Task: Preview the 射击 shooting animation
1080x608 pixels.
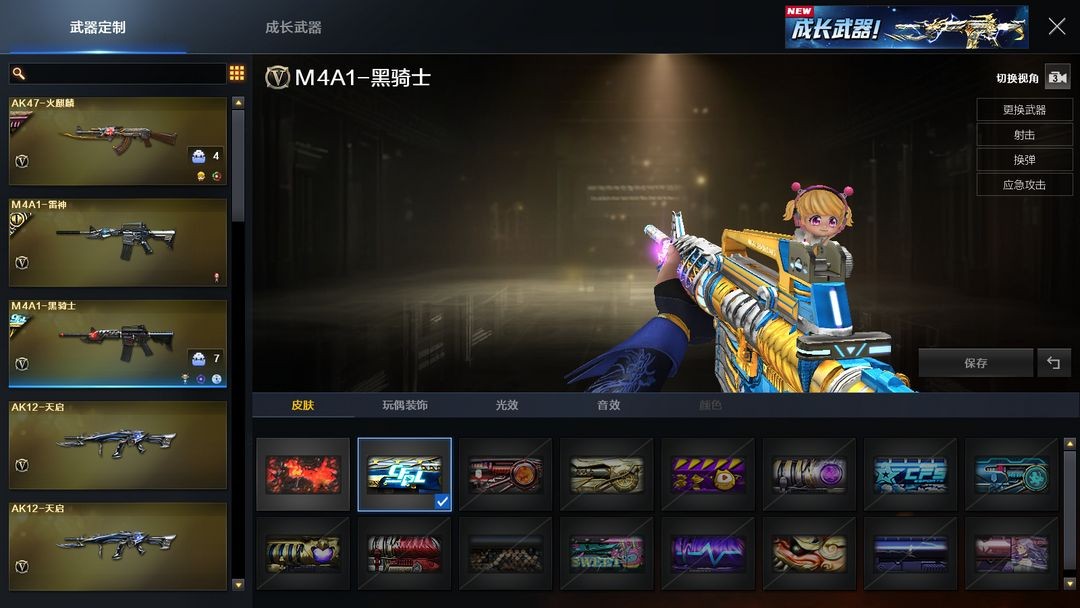Action: [x=1024, y=135]
